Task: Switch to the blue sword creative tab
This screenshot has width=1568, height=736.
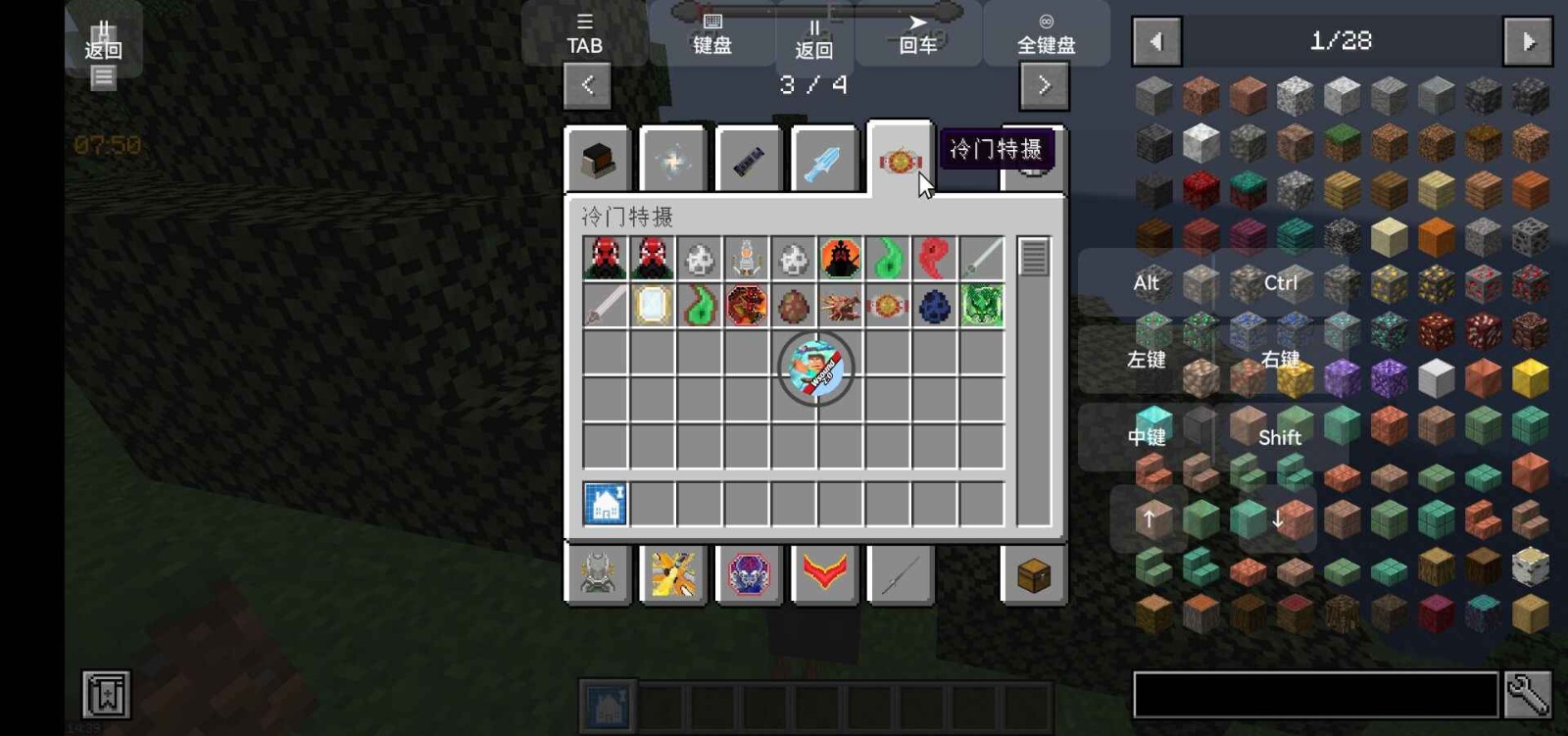Action: (823, 161)
